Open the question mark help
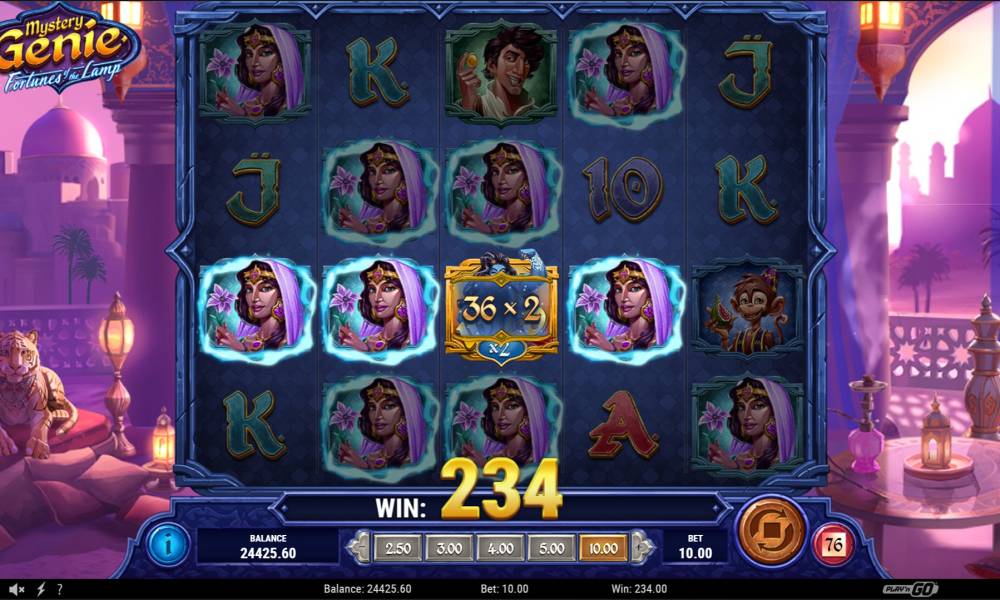1000x600 pixels. [60, 589]
